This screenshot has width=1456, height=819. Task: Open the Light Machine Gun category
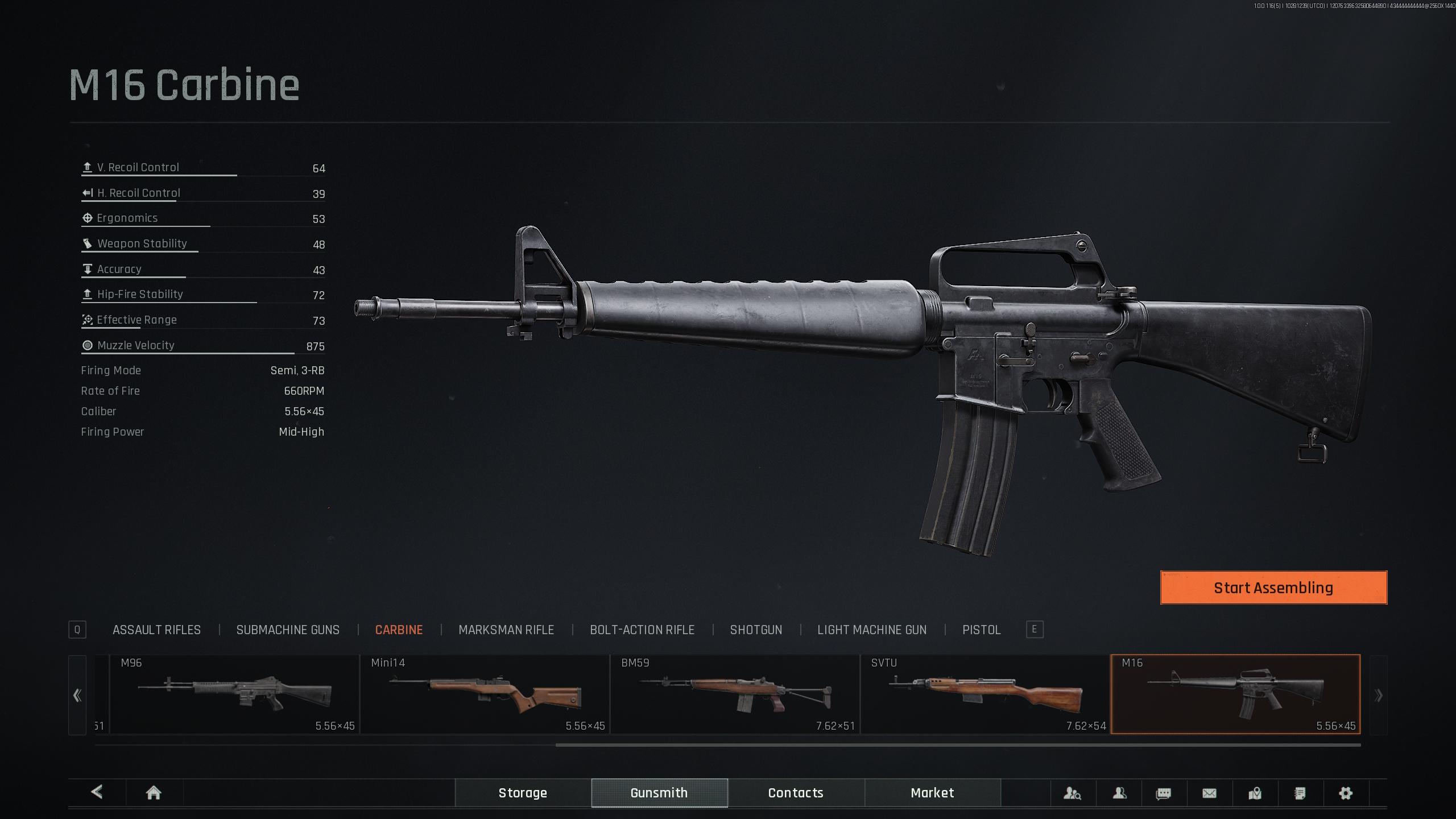tap(872, 630)
